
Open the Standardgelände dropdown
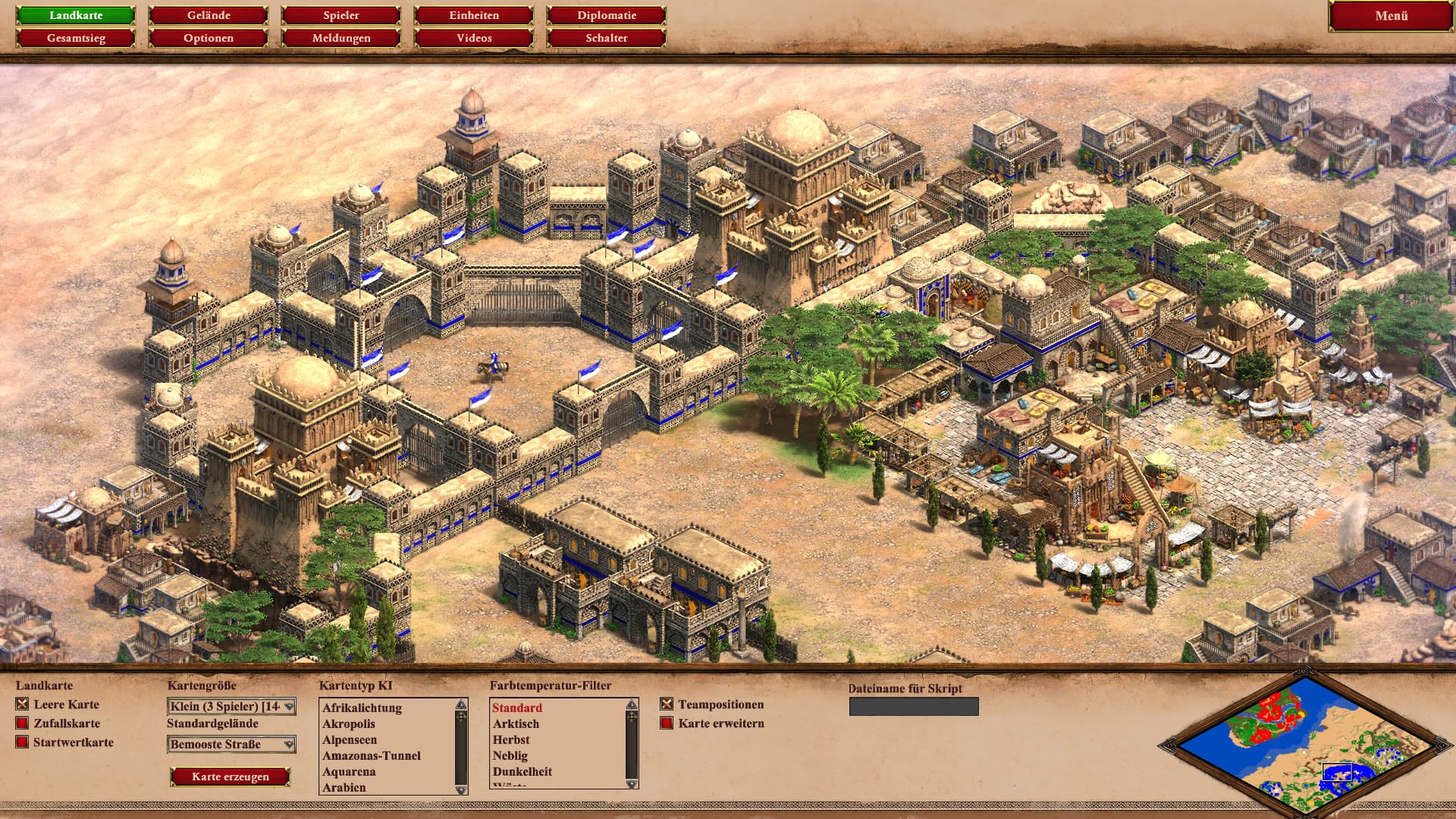point(231,745)
